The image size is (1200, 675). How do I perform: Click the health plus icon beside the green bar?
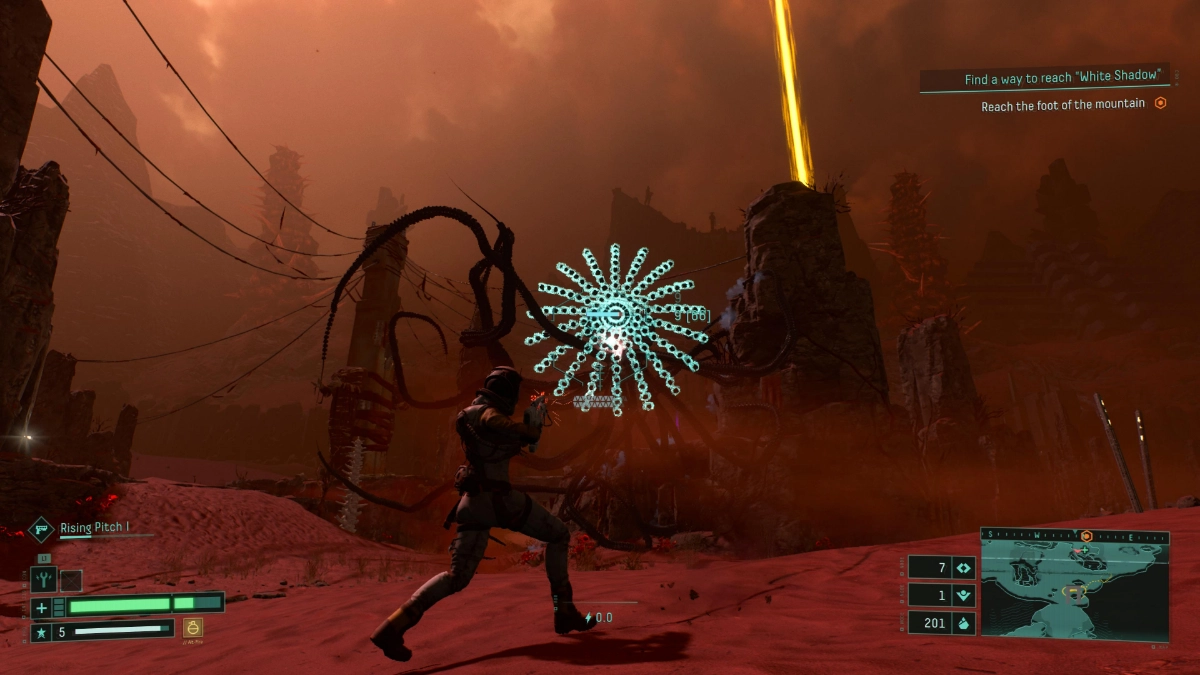pyautogui.click(x=41, y=607)
